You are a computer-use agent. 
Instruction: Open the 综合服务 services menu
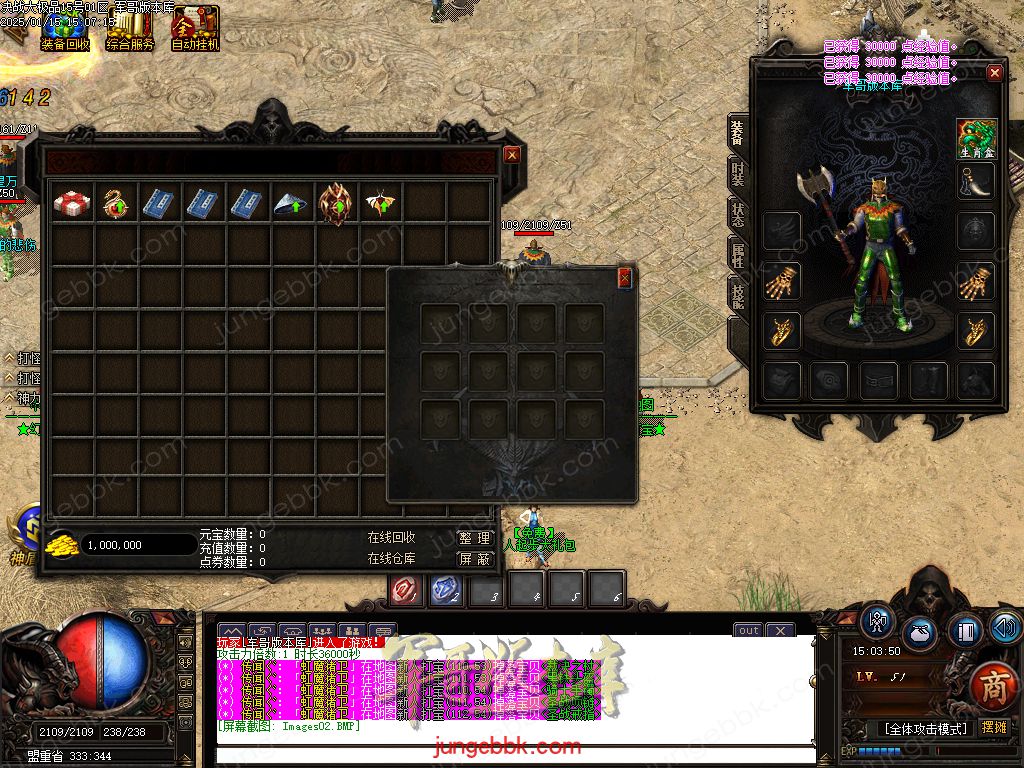point(130,28)
